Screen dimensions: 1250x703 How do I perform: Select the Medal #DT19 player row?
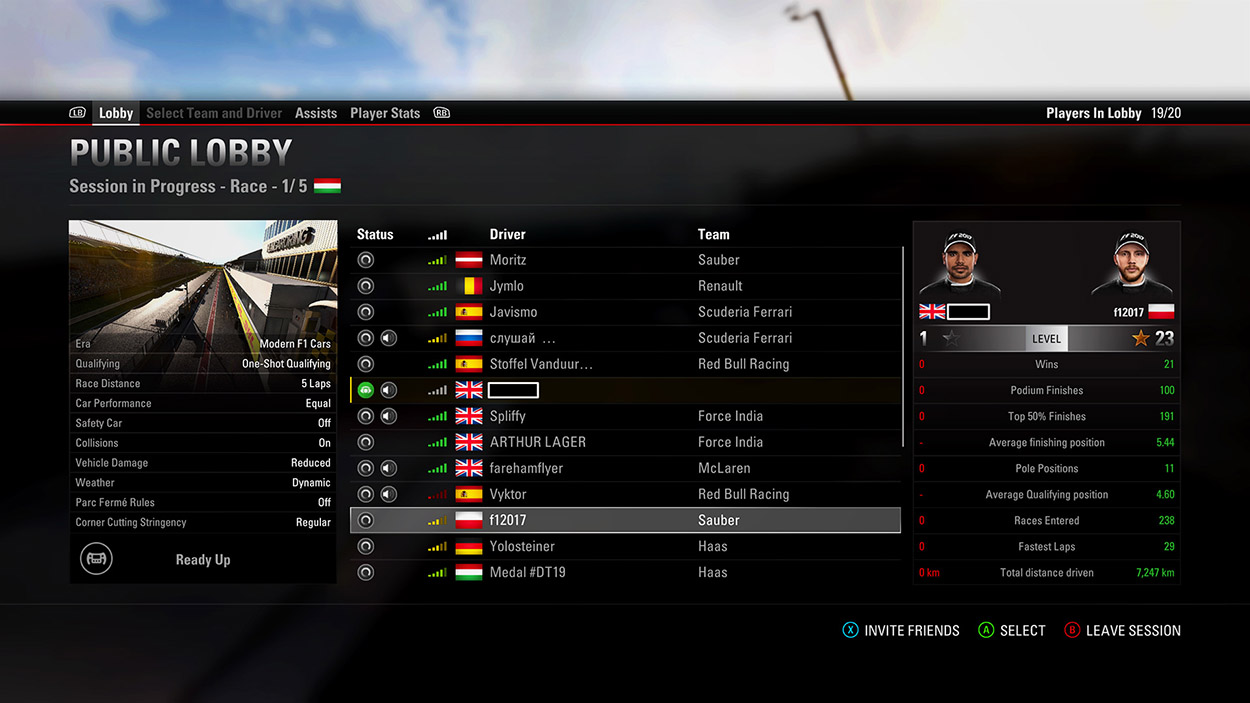(x=625, y=572)
